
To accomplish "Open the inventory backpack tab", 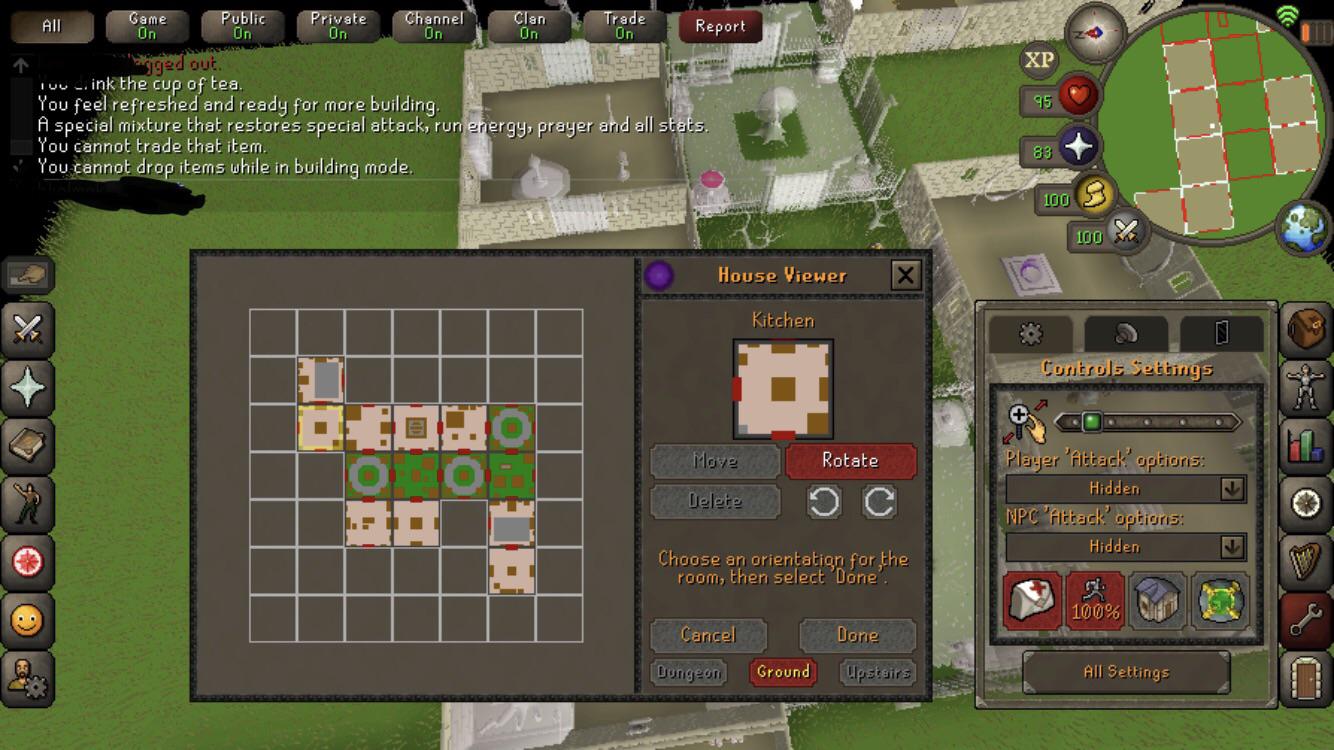I will tap(1306, 329).
